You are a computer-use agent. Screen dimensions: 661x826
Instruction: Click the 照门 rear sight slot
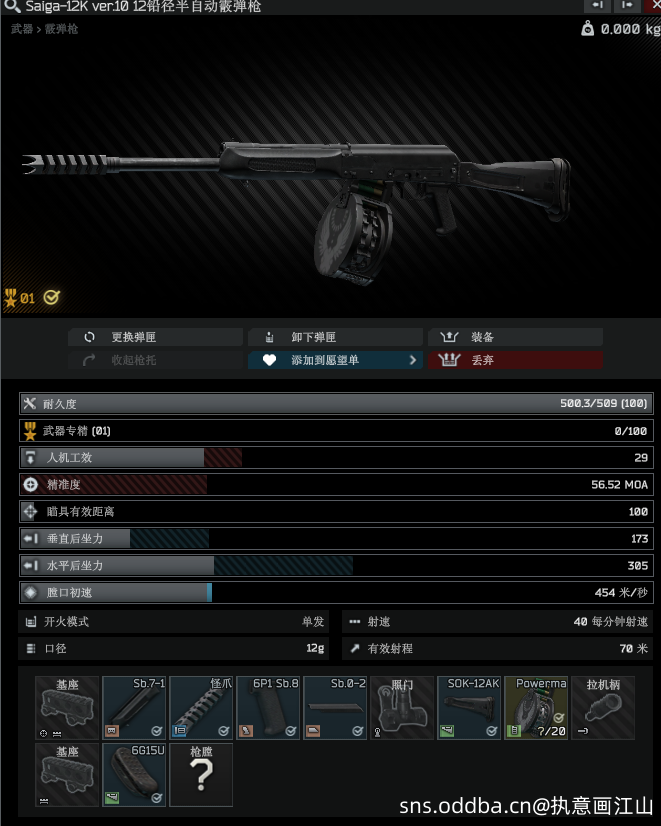(x=402, y=708)
